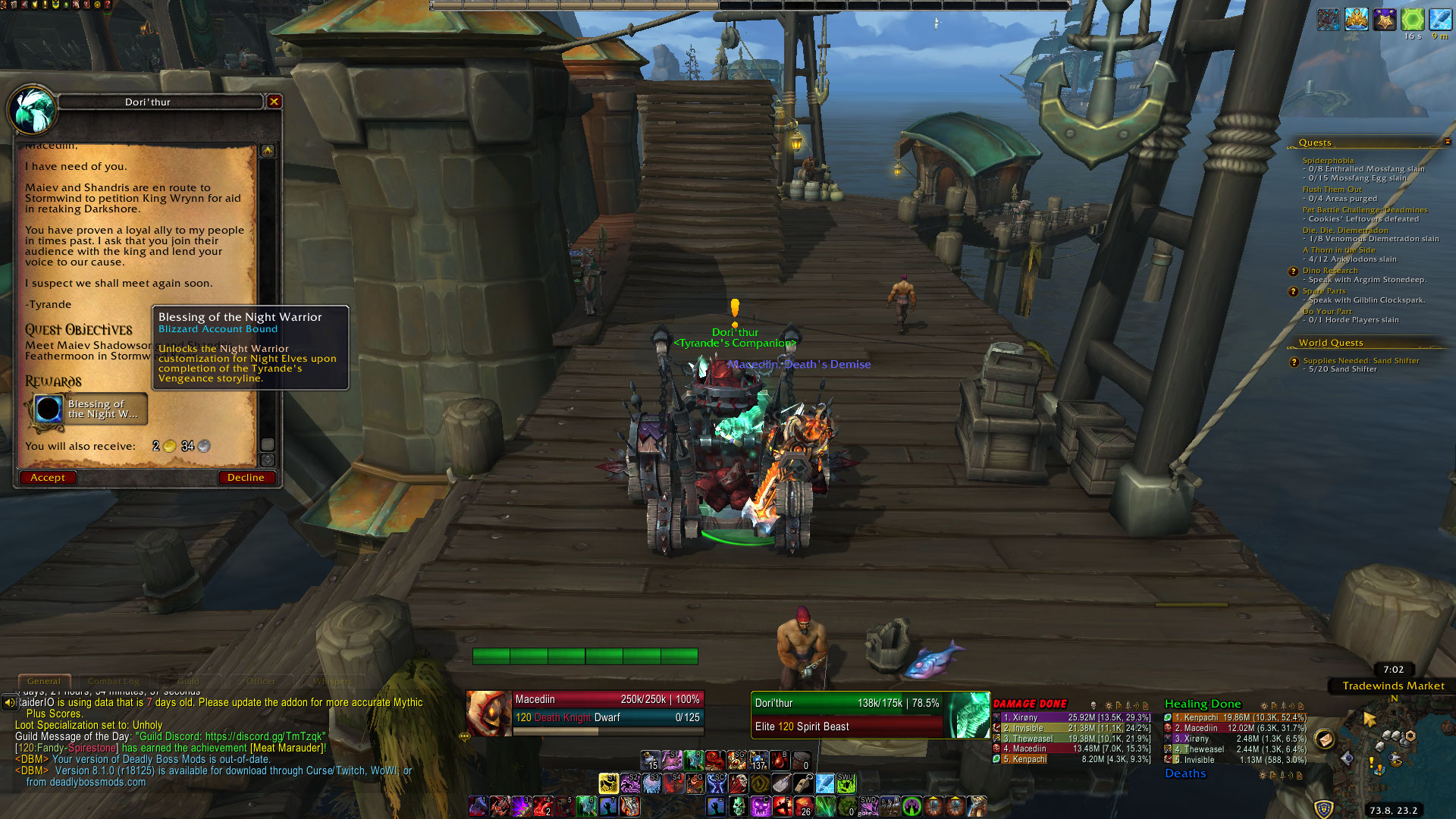The width and height of the screenshot is (1456, 819).
Task: Open the Dino Research quest entry
Action: 1330,271
